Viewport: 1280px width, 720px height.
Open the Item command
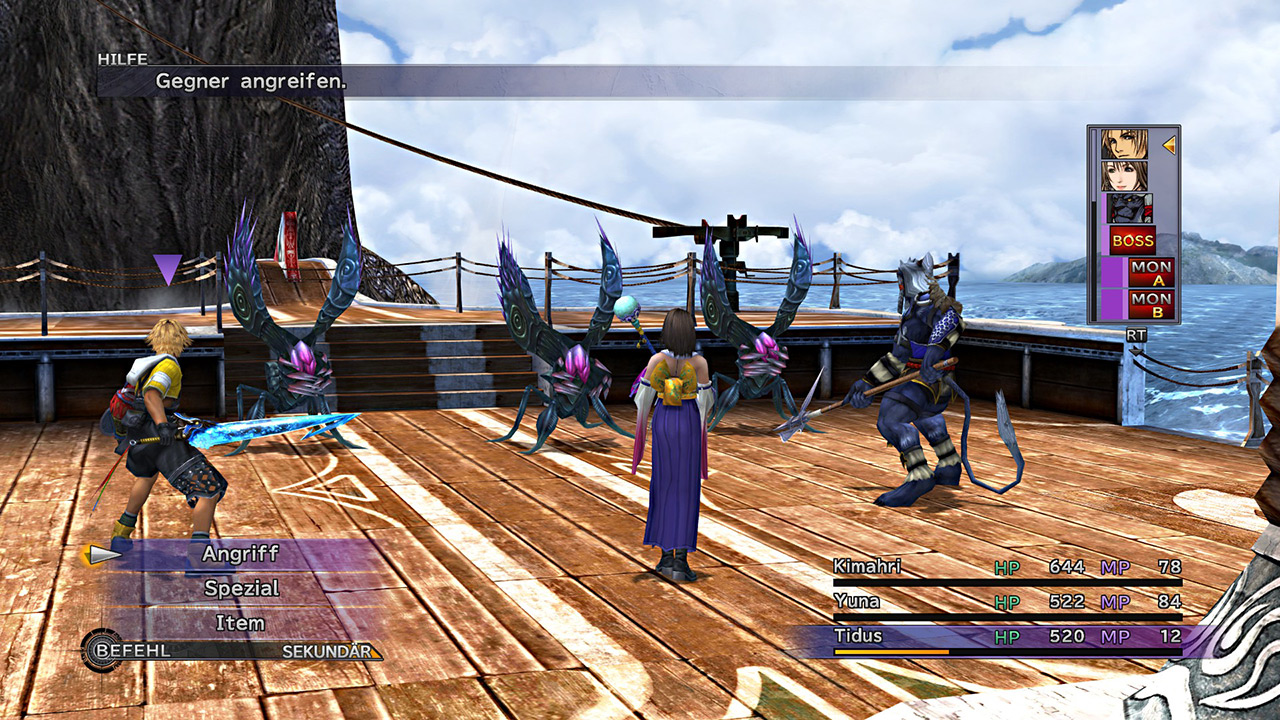[x=240, y=623]
